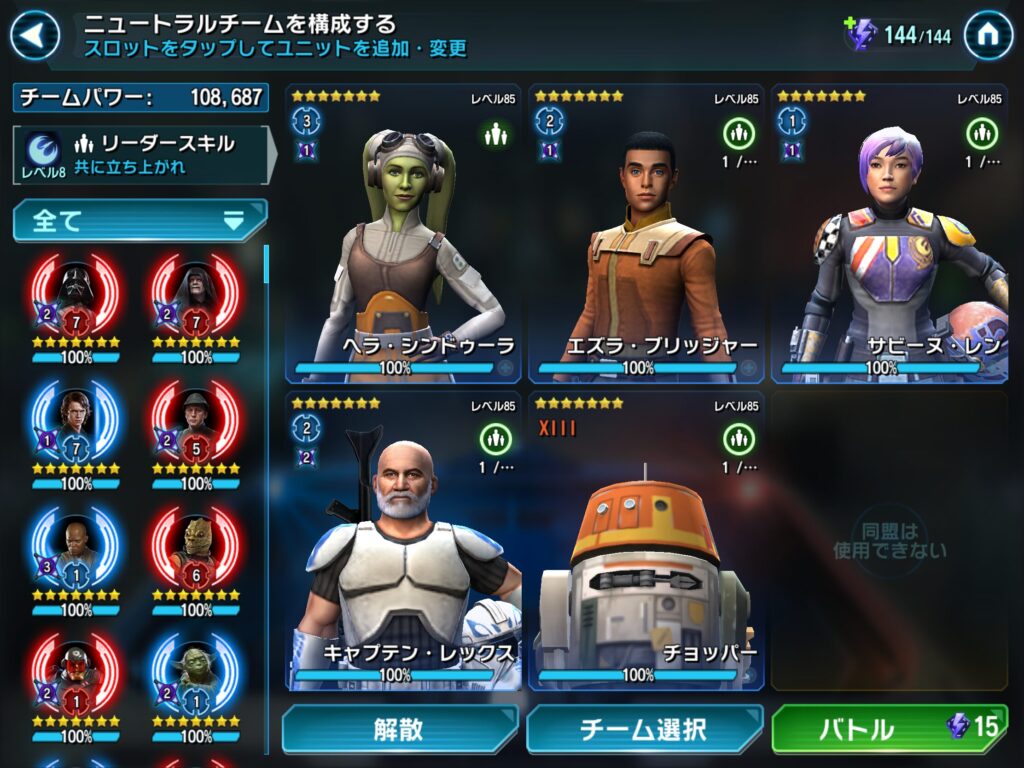Choose the エズラ・ブリッジャー team slot
This screenshot has height=768, width=1024.
pyautogui.click(x=646, y=234)
